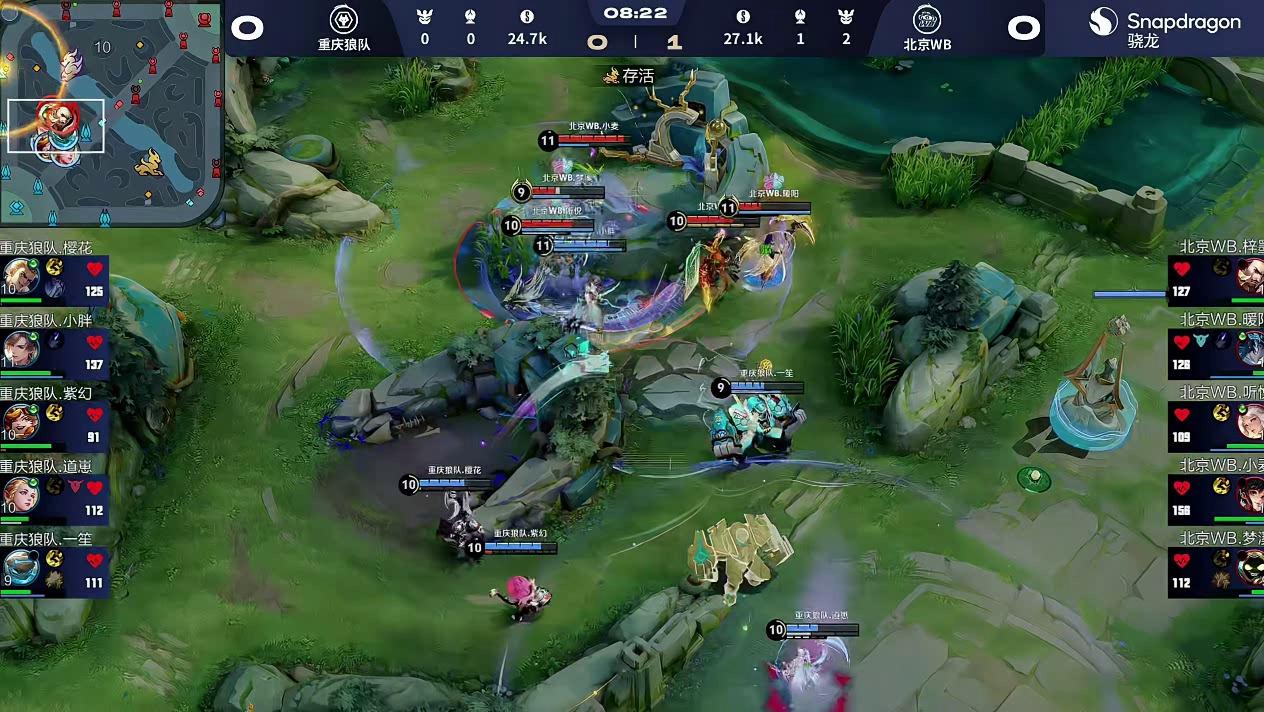Image resolution: width=1264 pixels, height=712 pixels.
Task: Click the 北京WB team logo
Action: click(927, 20)
